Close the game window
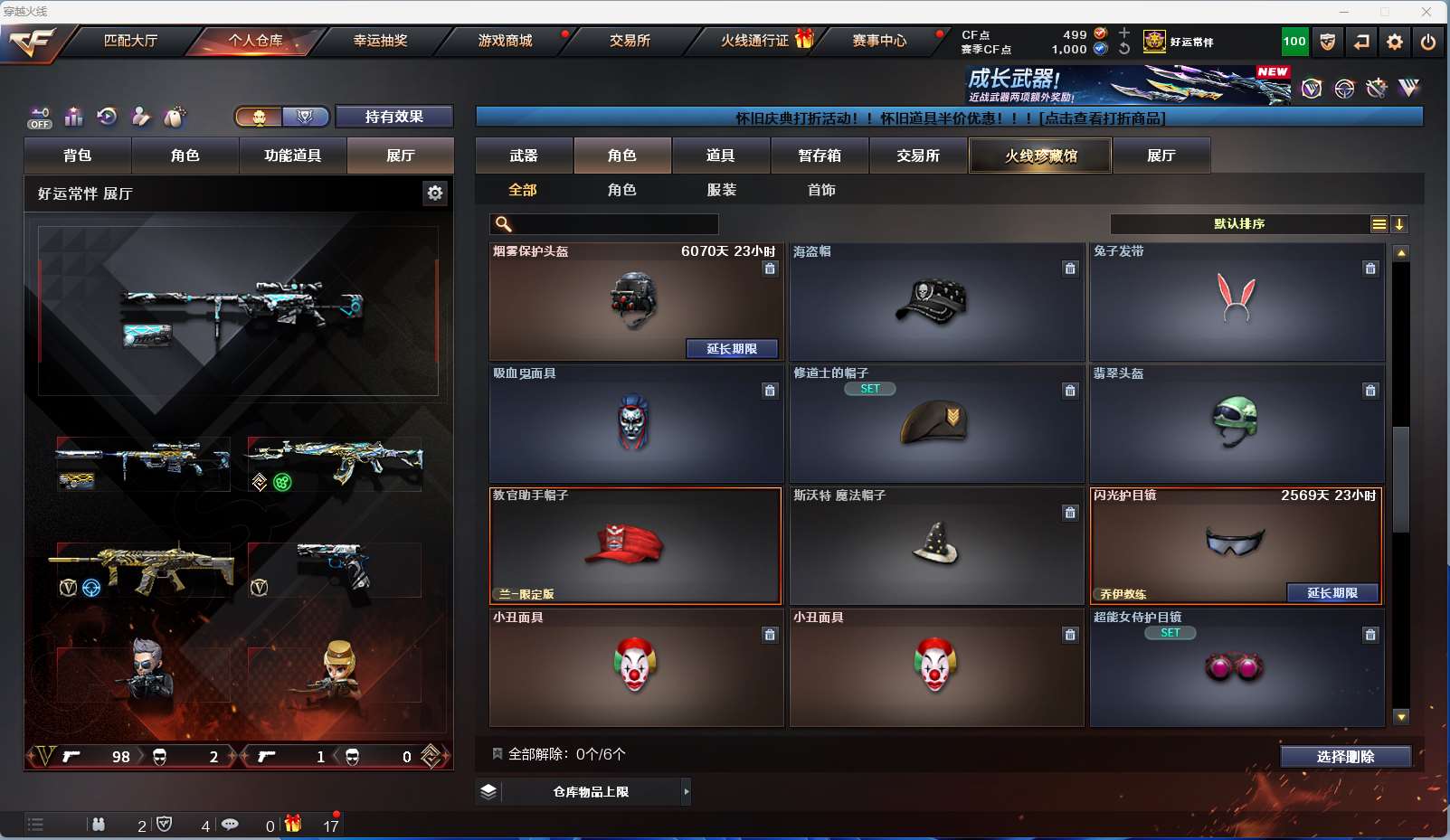The height and width of the screenshot is (840, 1450). tap(1426, 12)
